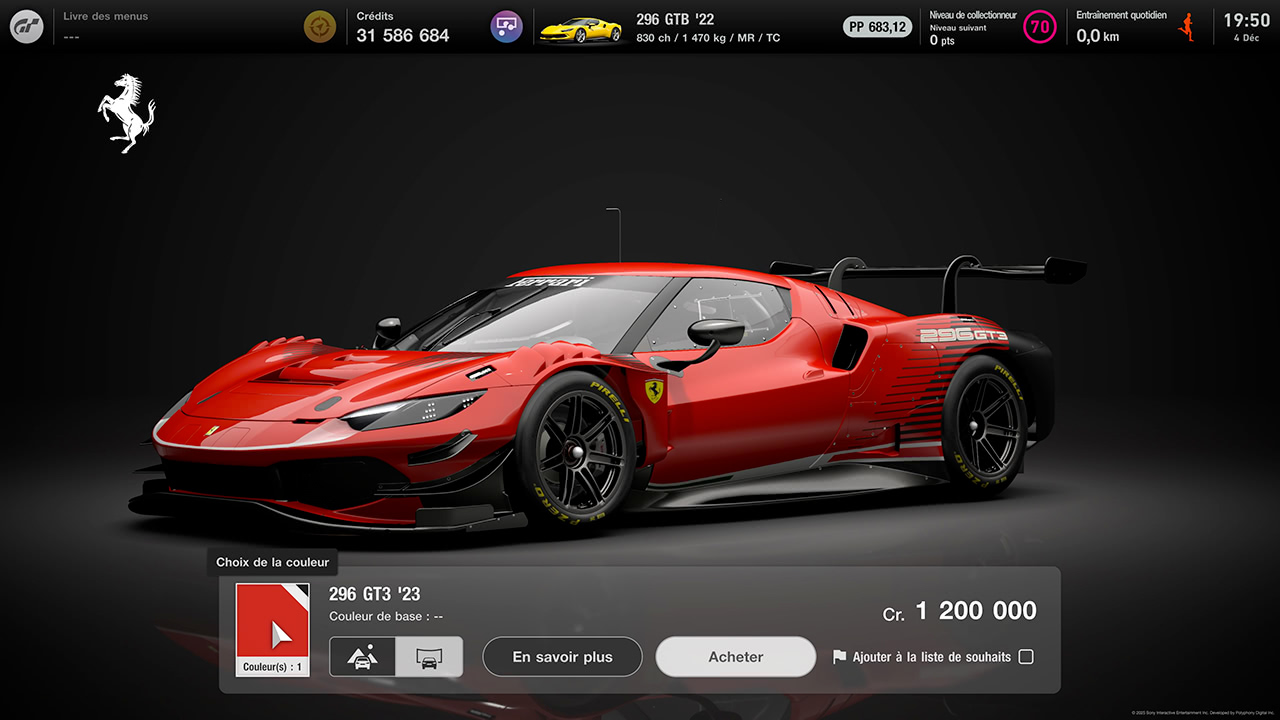This screenshot has width=1280, height=720.
Task: Select the GT logo icon top-left
Action: pos(26,26)
